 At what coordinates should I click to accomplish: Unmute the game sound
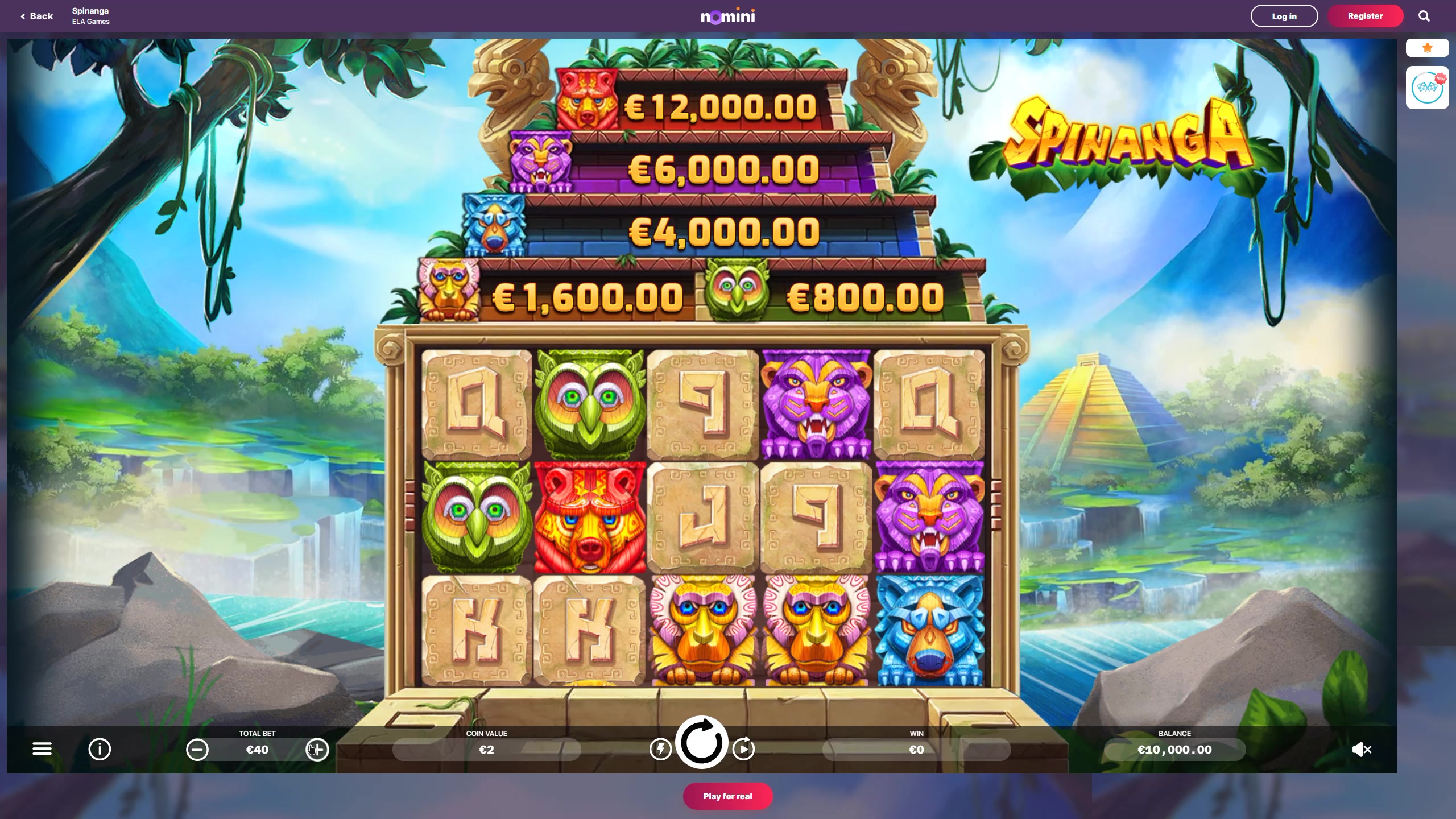pos(1362,750)
